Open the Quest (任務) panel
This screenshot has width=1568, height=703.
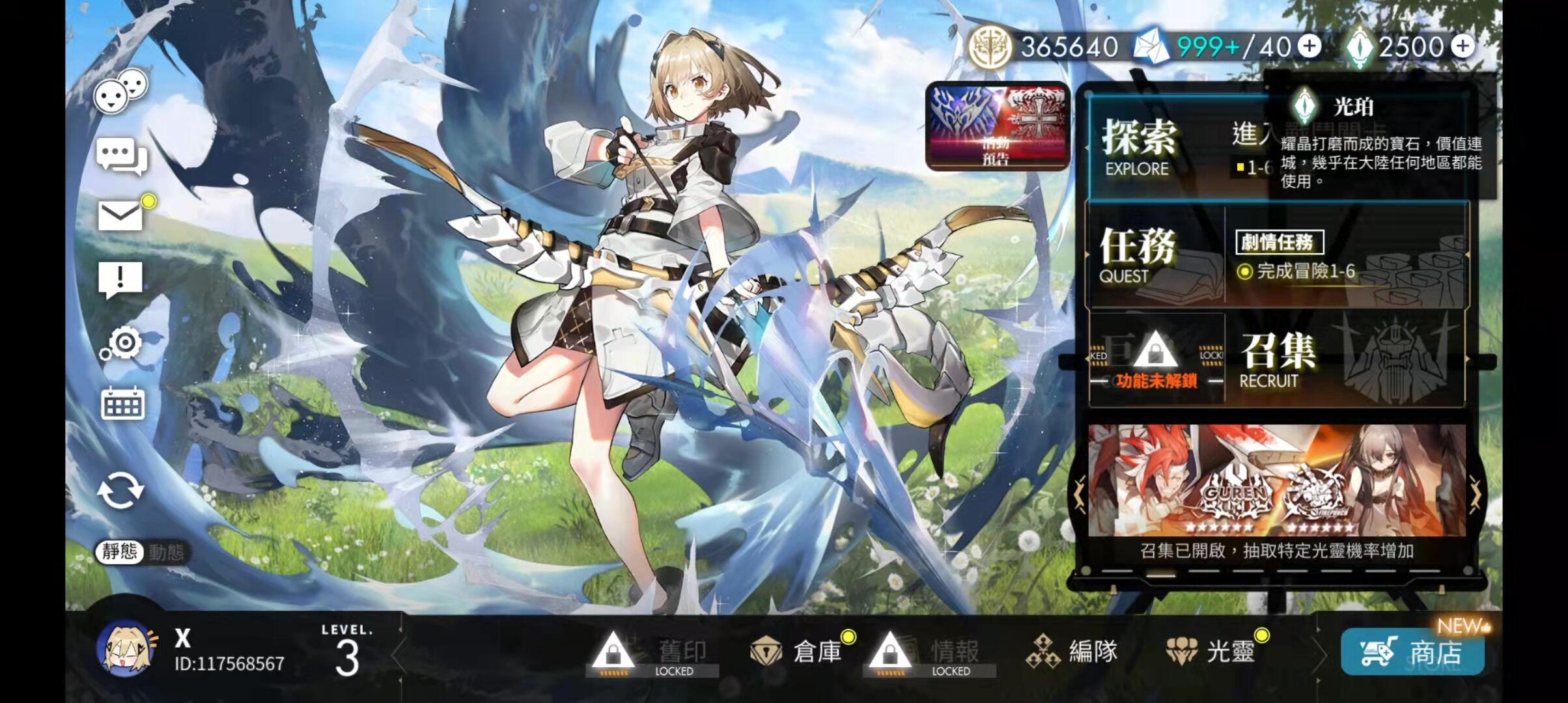tap(1153, 255)
